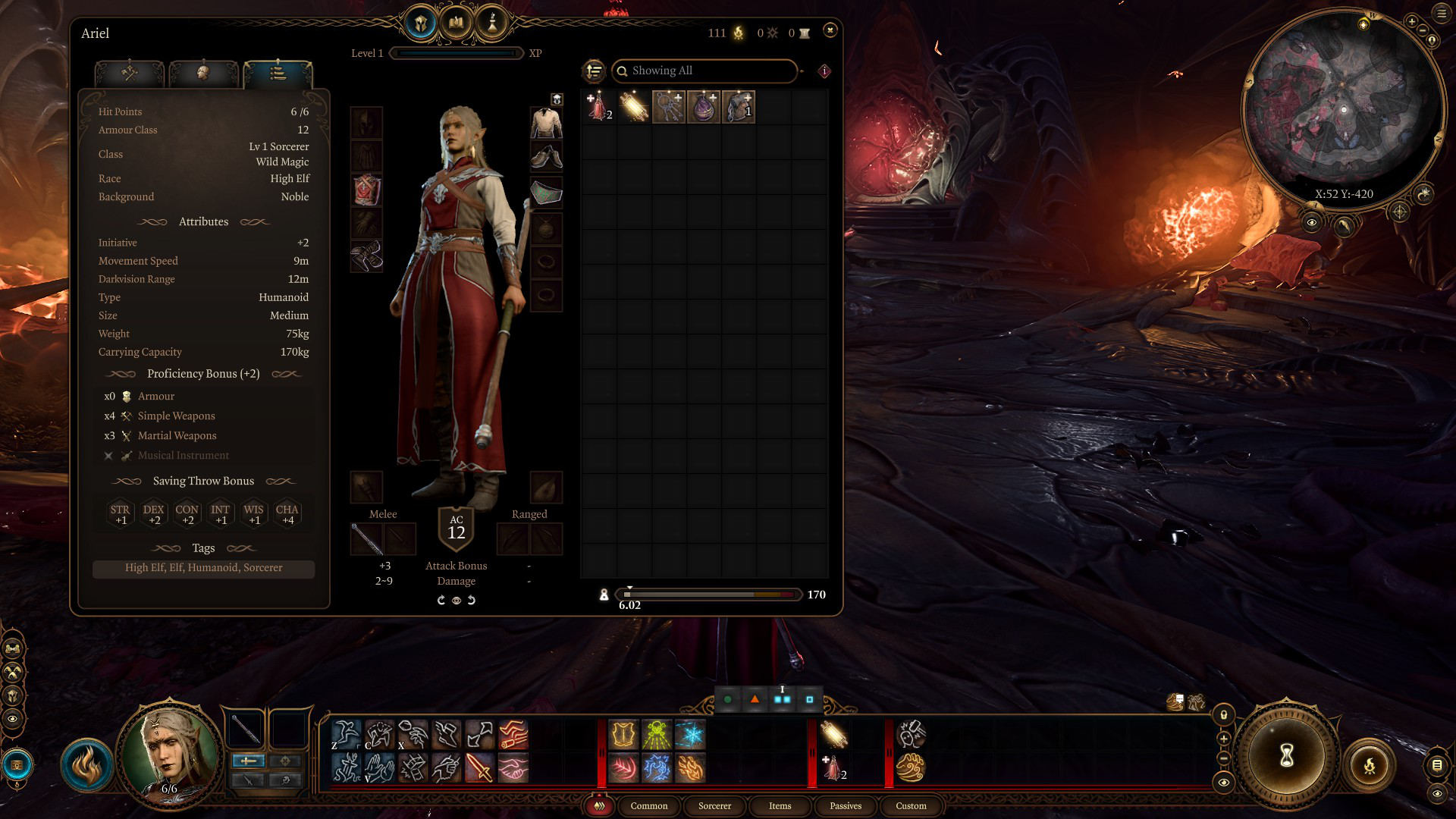Image resolution: width=1456 pixels, height=819 pixels.
Task: Switch to the Common hotbar tab
Action: (648, 806)
